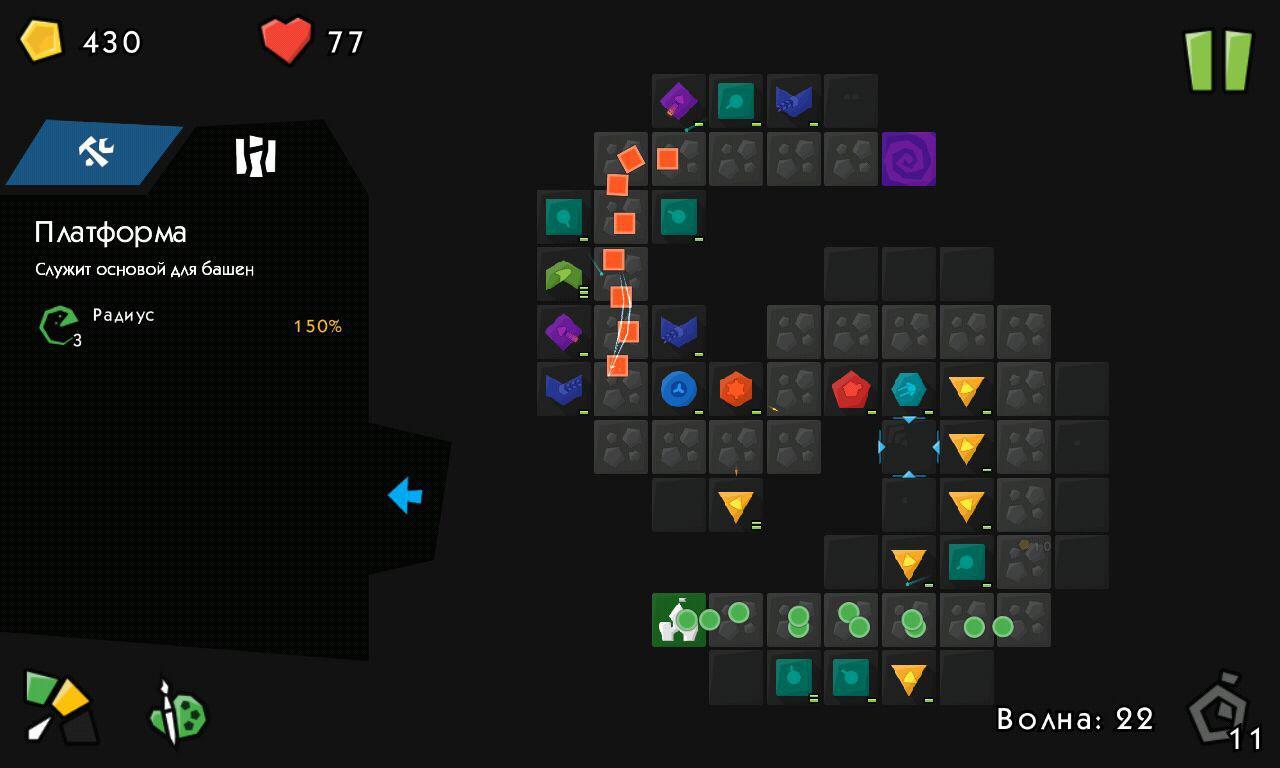The width and height of the screenshot is (1280, 768).
Task: Pick the blue circular tower
Action: tap(679, 389)
